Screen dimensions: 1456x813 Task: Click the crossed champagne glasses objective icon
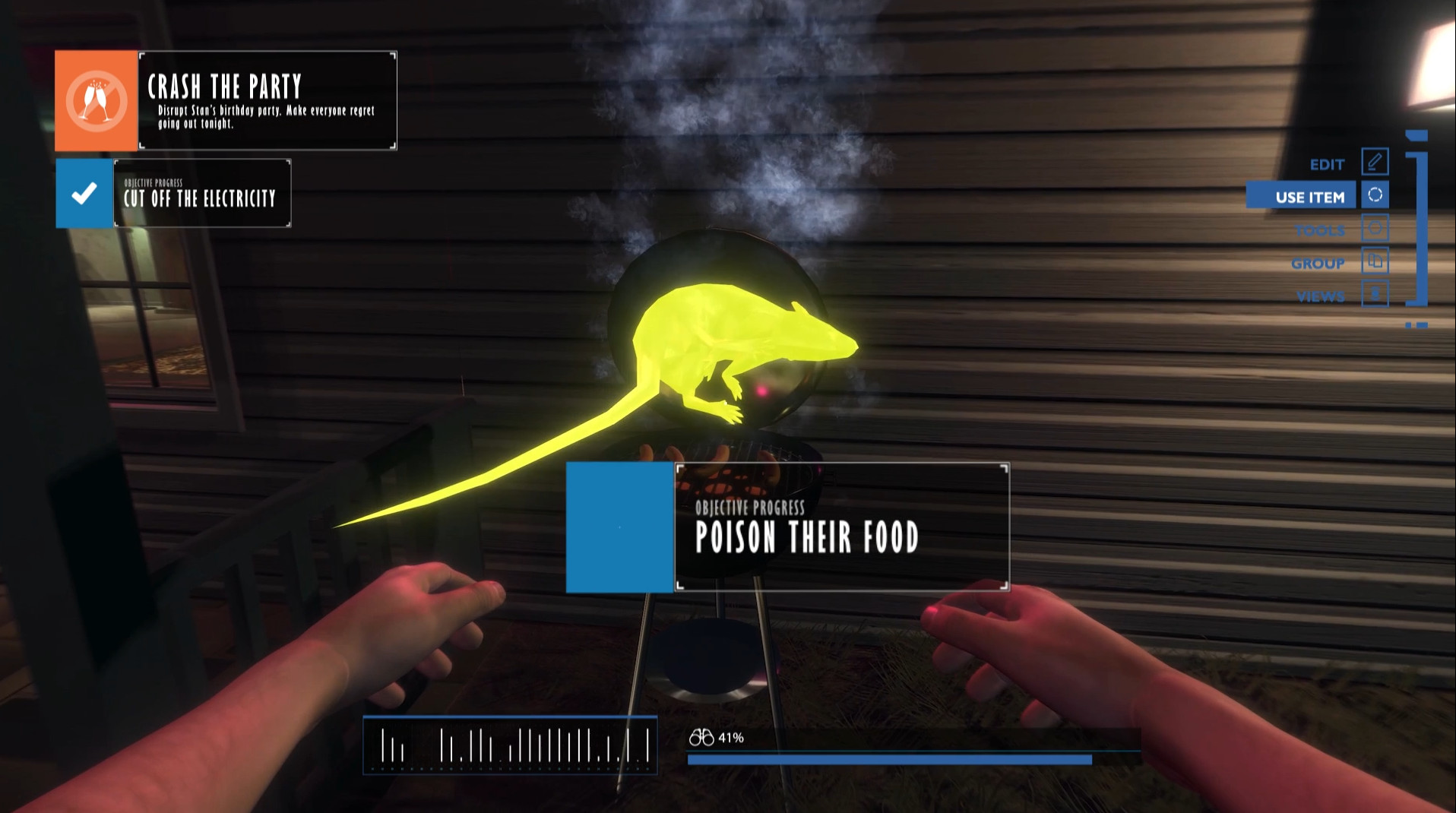pyautogui.click(x=94, y=100)
